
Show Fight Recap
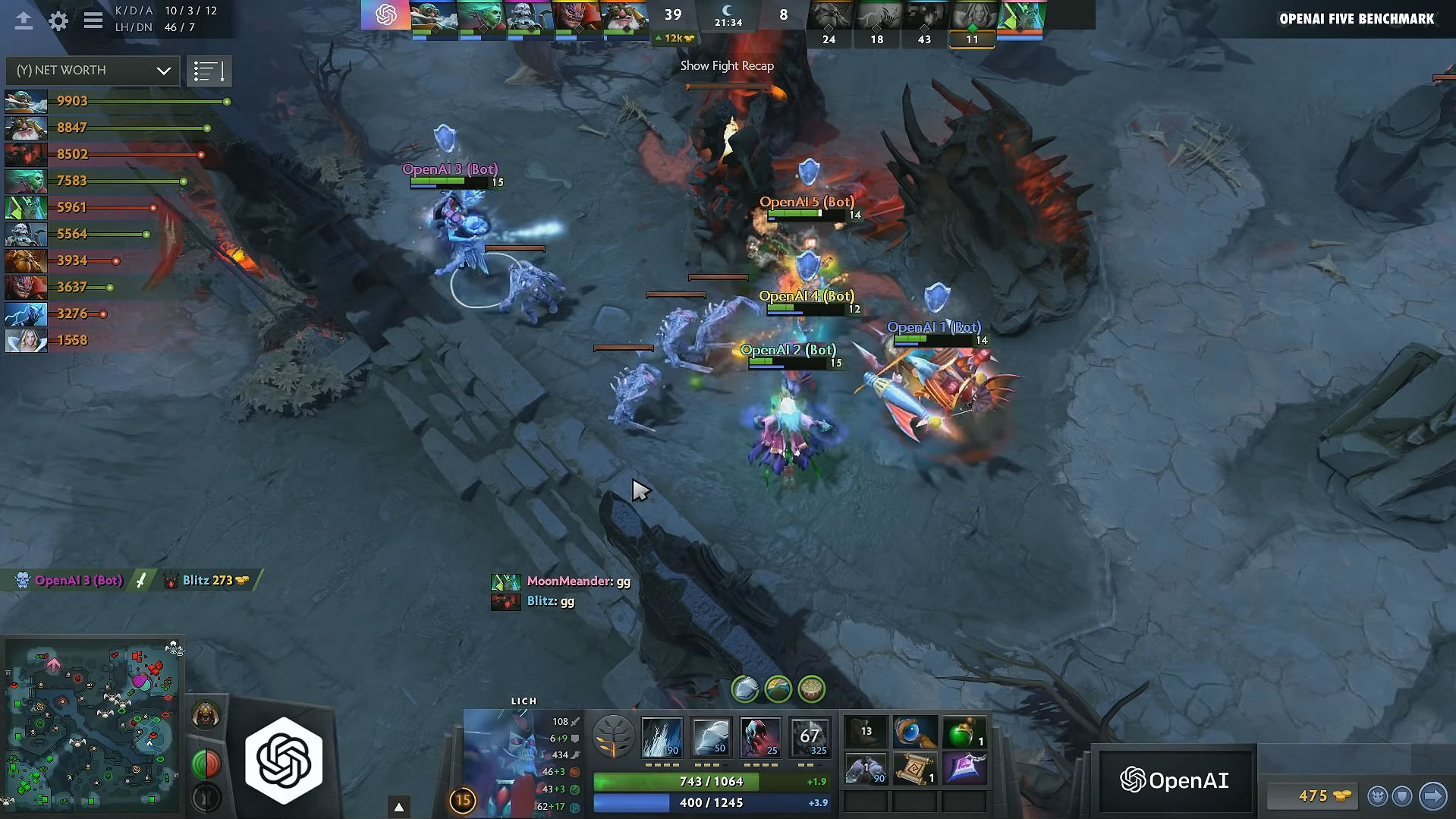coord(727,66)
